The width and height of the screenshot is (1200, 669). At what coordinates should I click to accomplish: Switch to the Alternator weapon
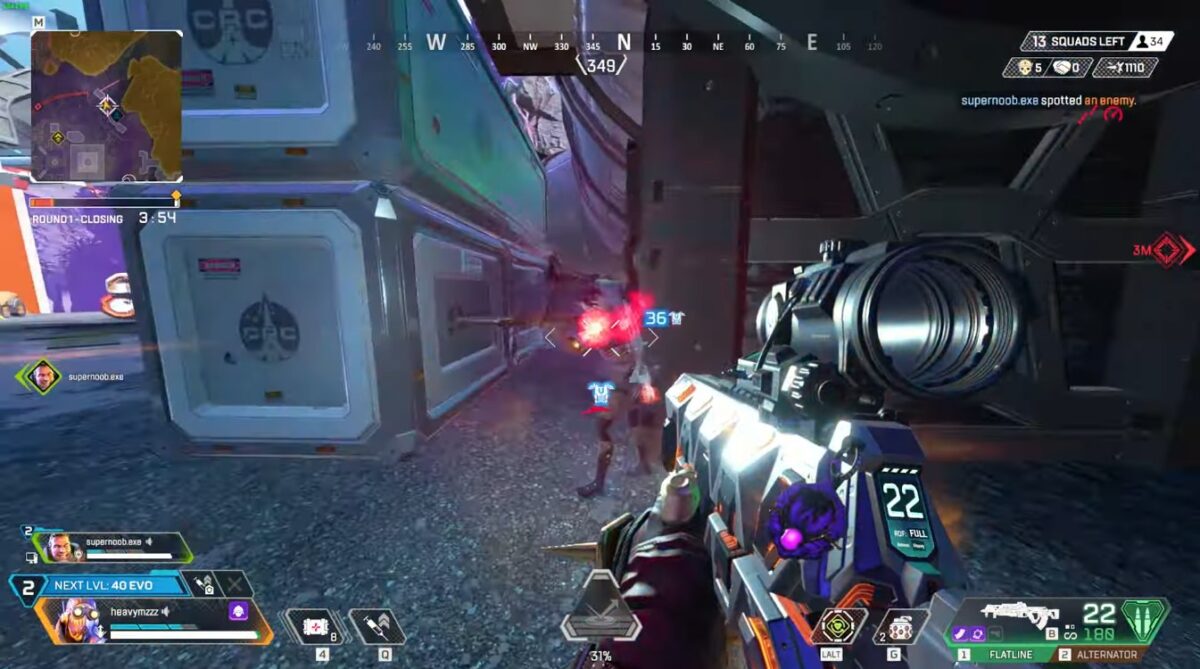pos(1100,654)
